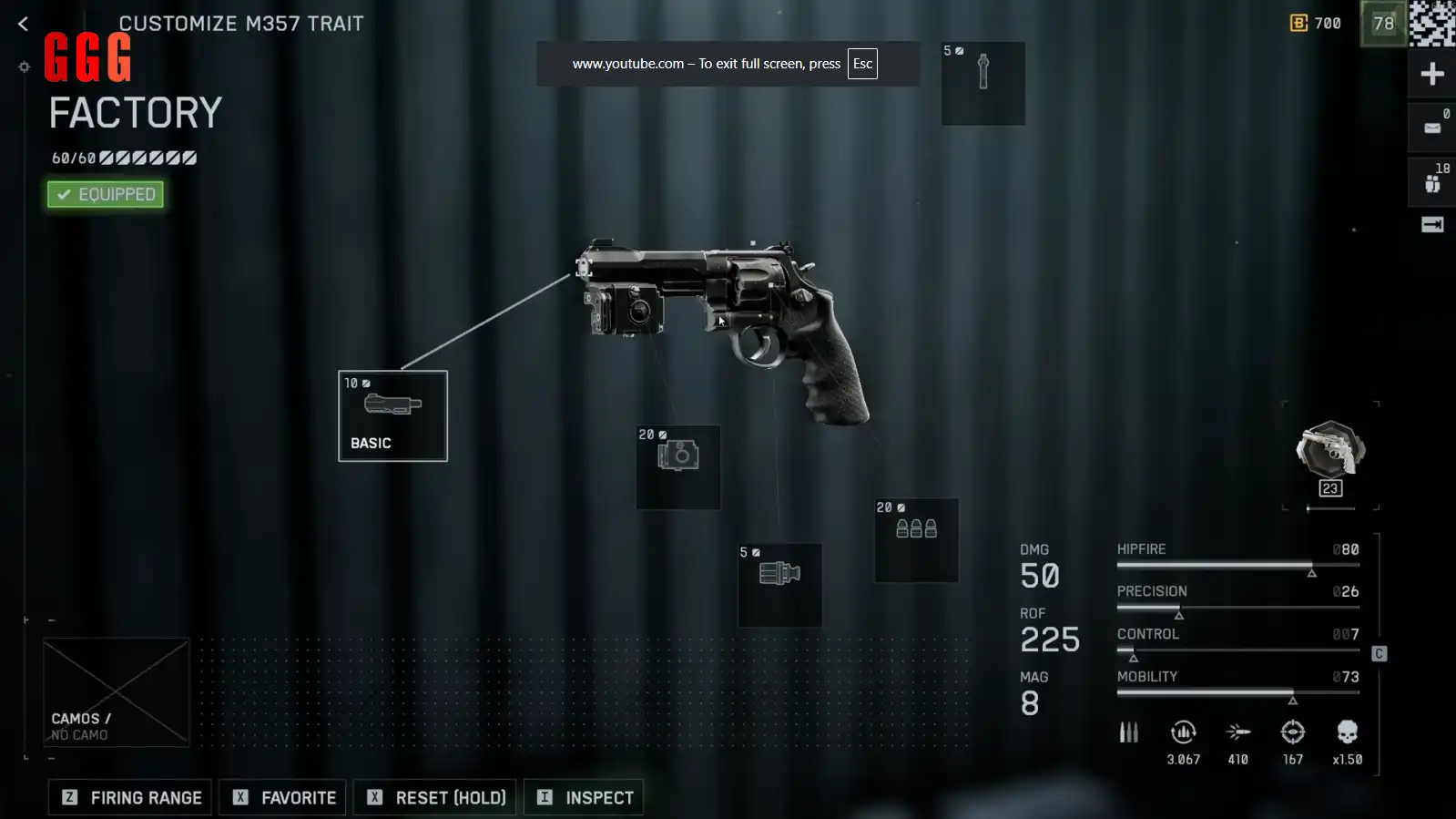This screenshot has width=1456, height=819.
Task: Mark the weapon as Favorite
Action: [282, 797]
